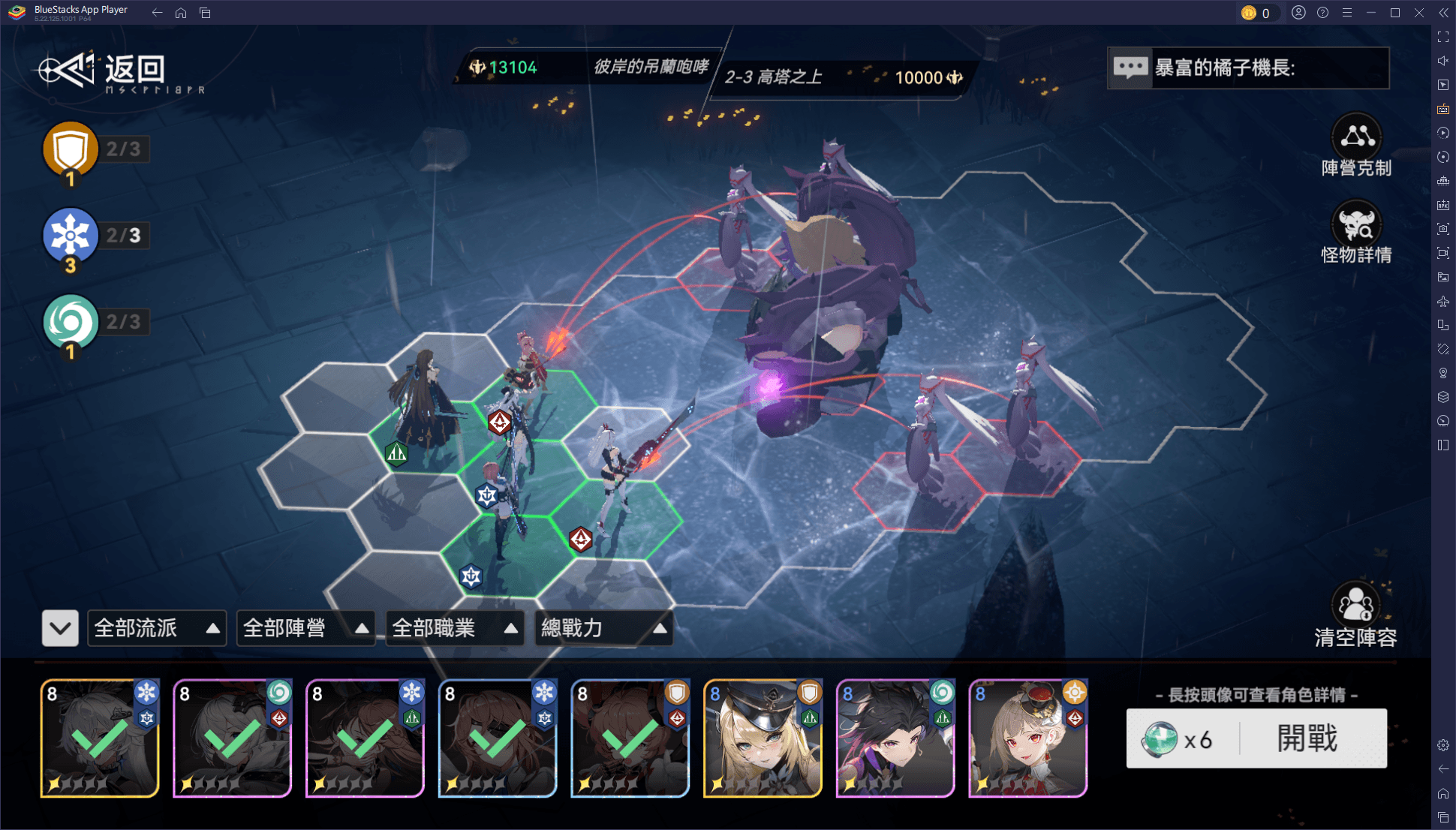
Task: Pick the blonde girl with red hat
Action: tap(1028, 738)
